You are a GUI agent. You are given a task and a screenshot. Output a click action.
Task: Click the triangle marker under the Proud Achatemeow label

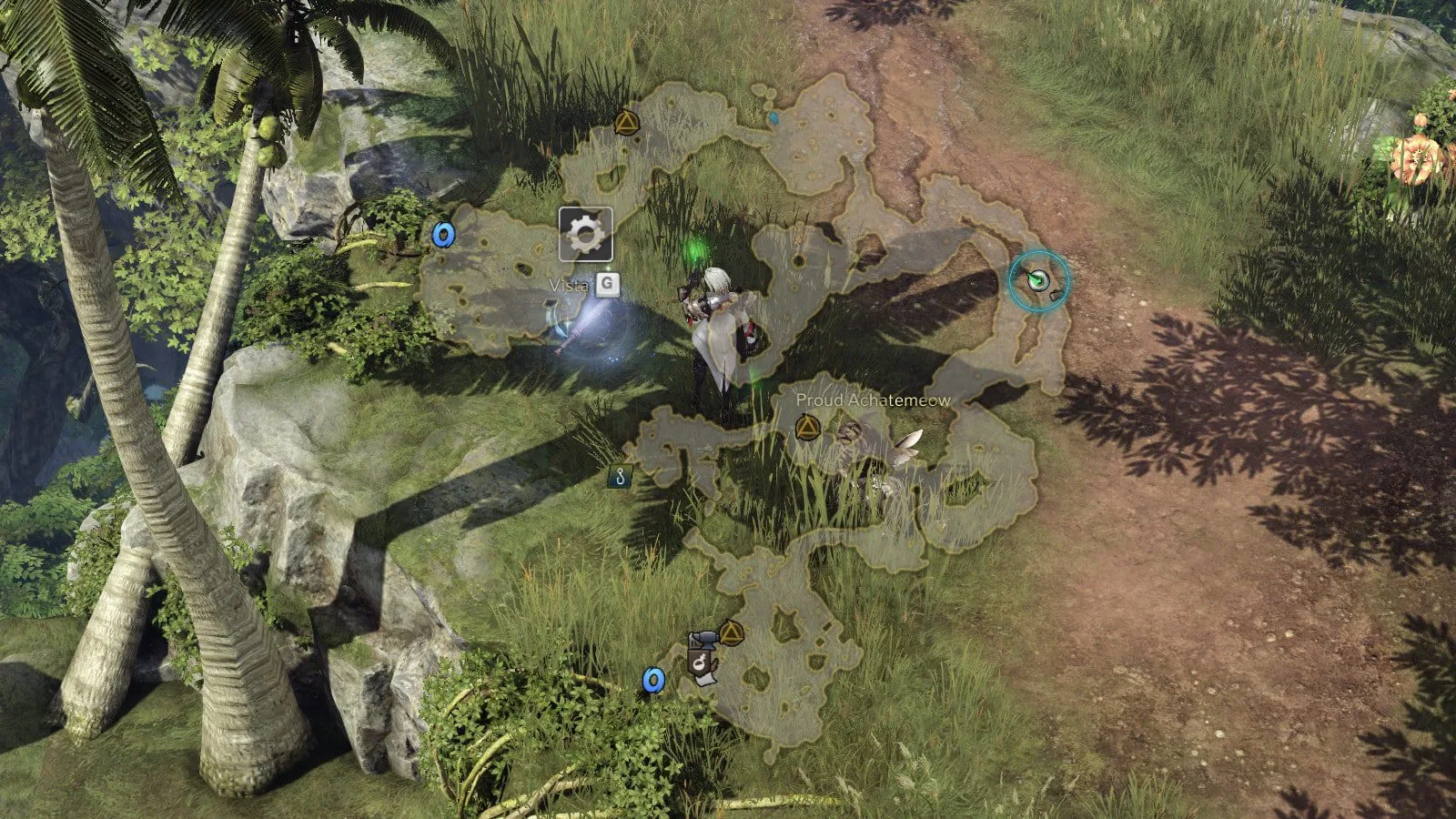pos(807,427)
